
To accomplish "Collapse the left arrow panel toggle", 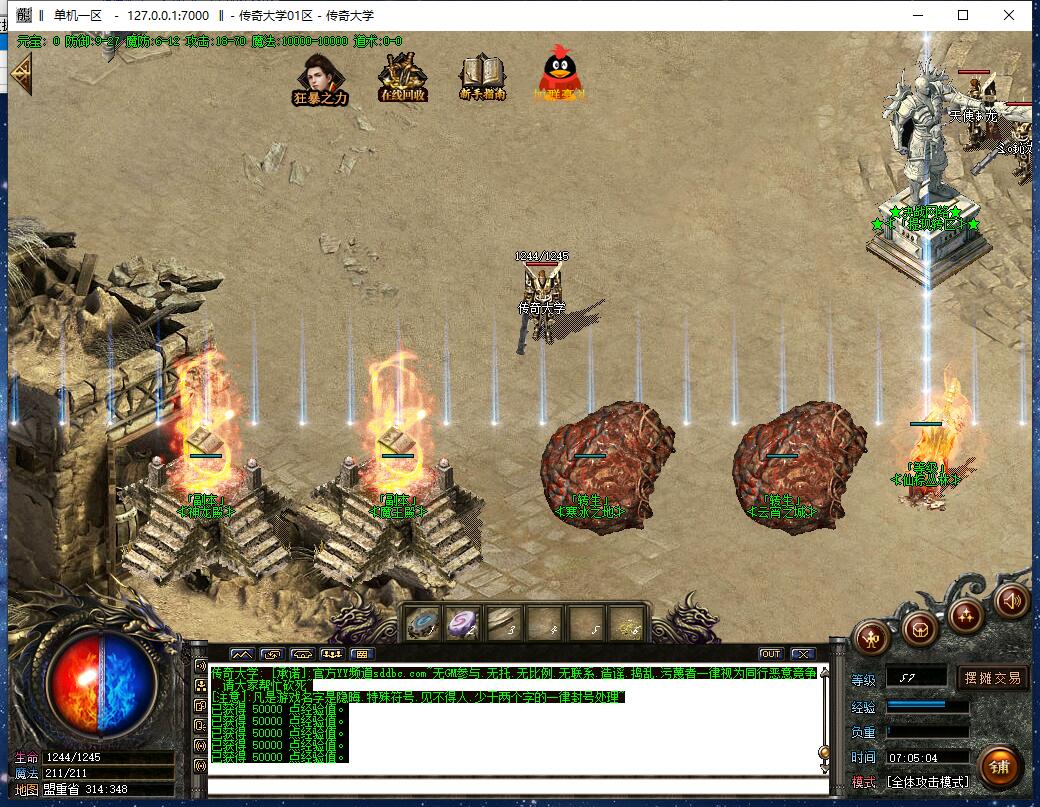I will point(20,73).
